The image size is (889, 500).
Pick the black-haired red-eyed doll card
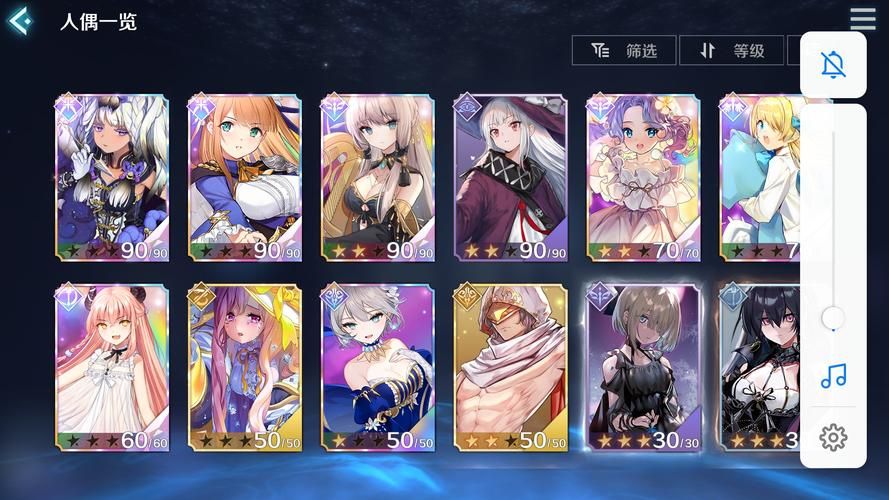tap(759, 367)
